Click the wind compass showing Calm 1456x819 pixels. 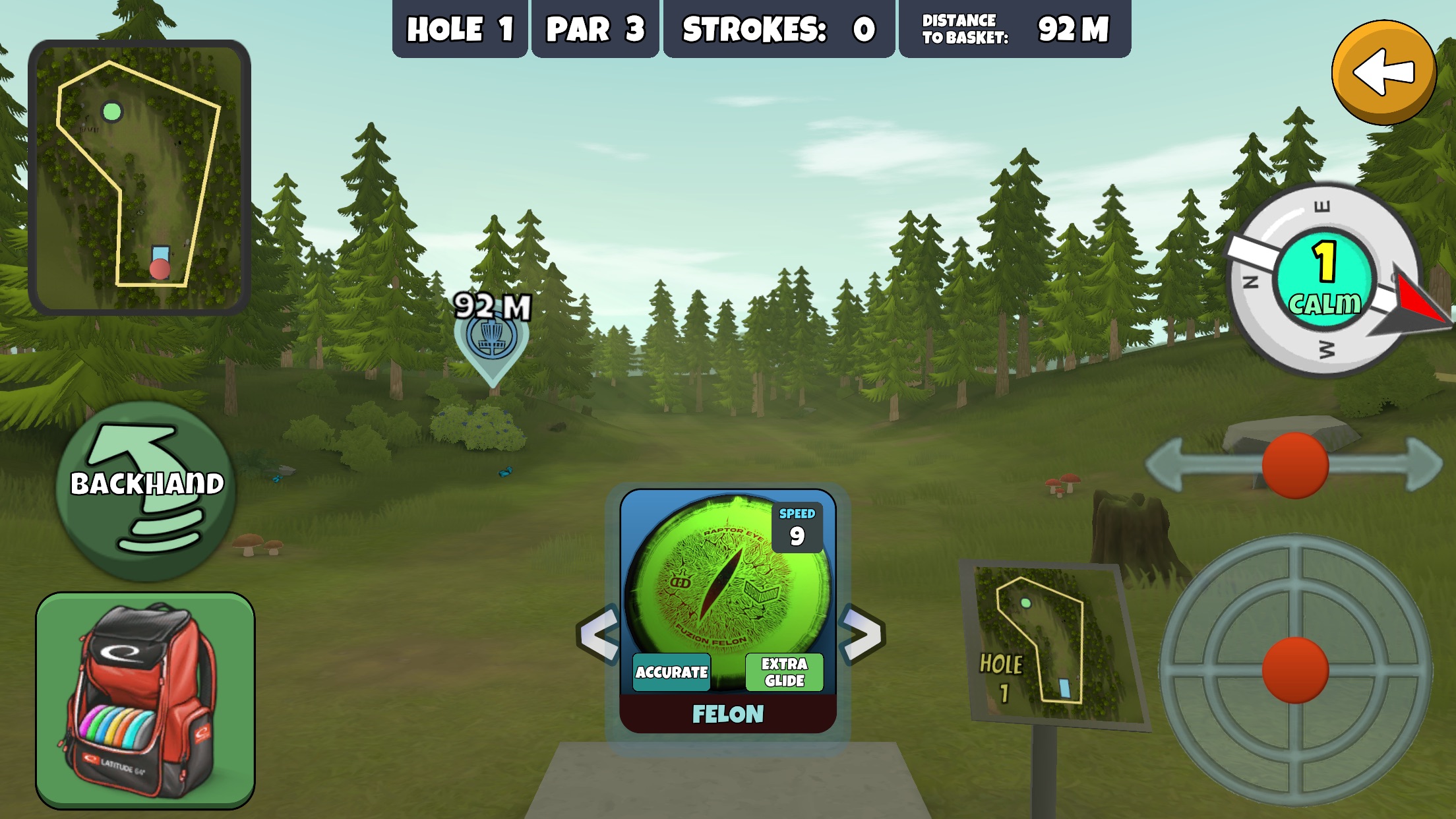(x=1324, y=280)
